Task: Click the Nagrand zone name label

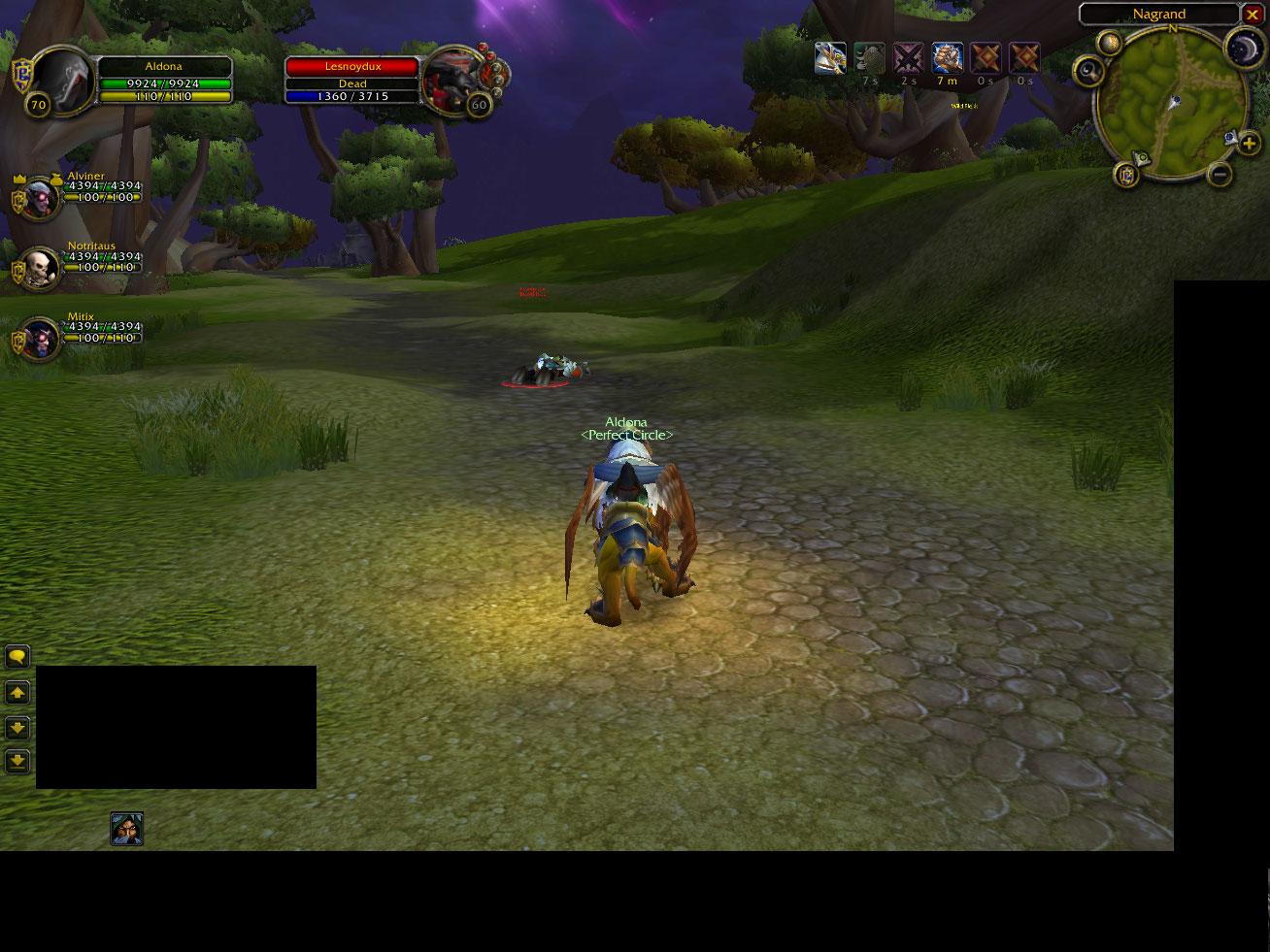Action: (1158, 15)
